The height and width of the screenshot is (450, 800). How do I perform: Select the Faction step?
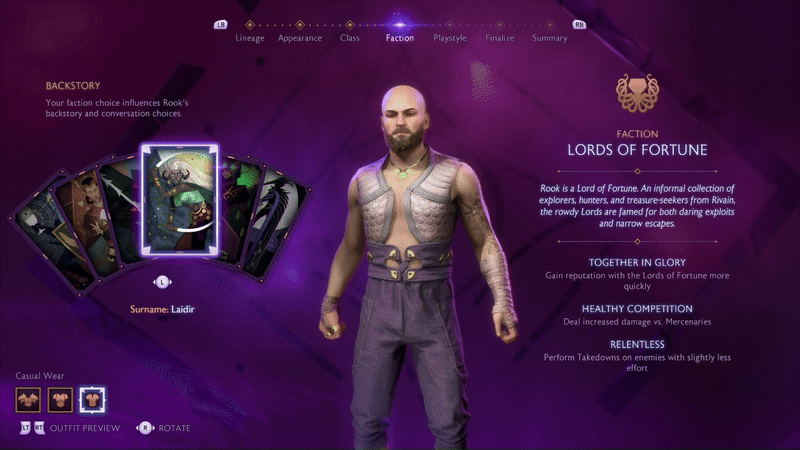pyautogui.click(x=399, y=38)
